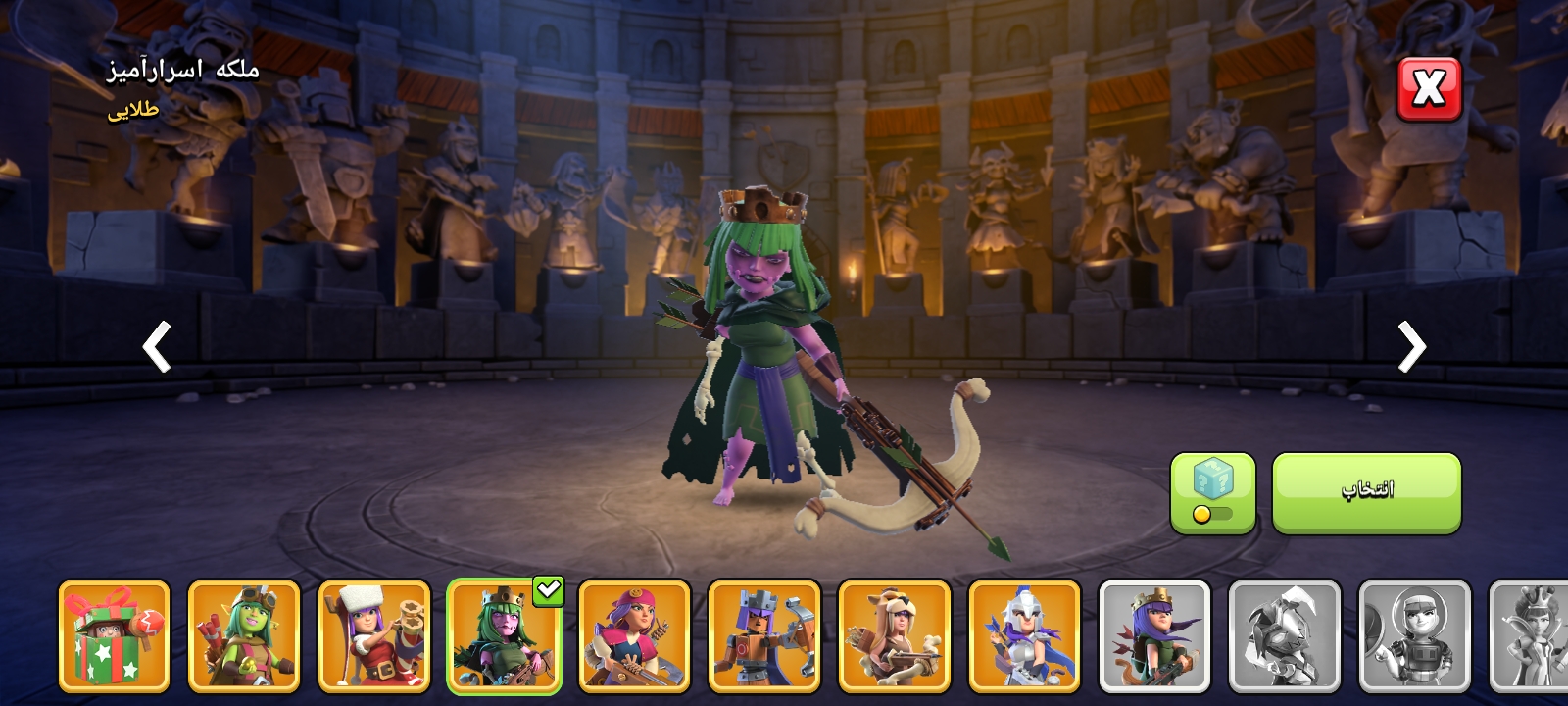Select the clockwork robot queen skin

pos(764,635)
